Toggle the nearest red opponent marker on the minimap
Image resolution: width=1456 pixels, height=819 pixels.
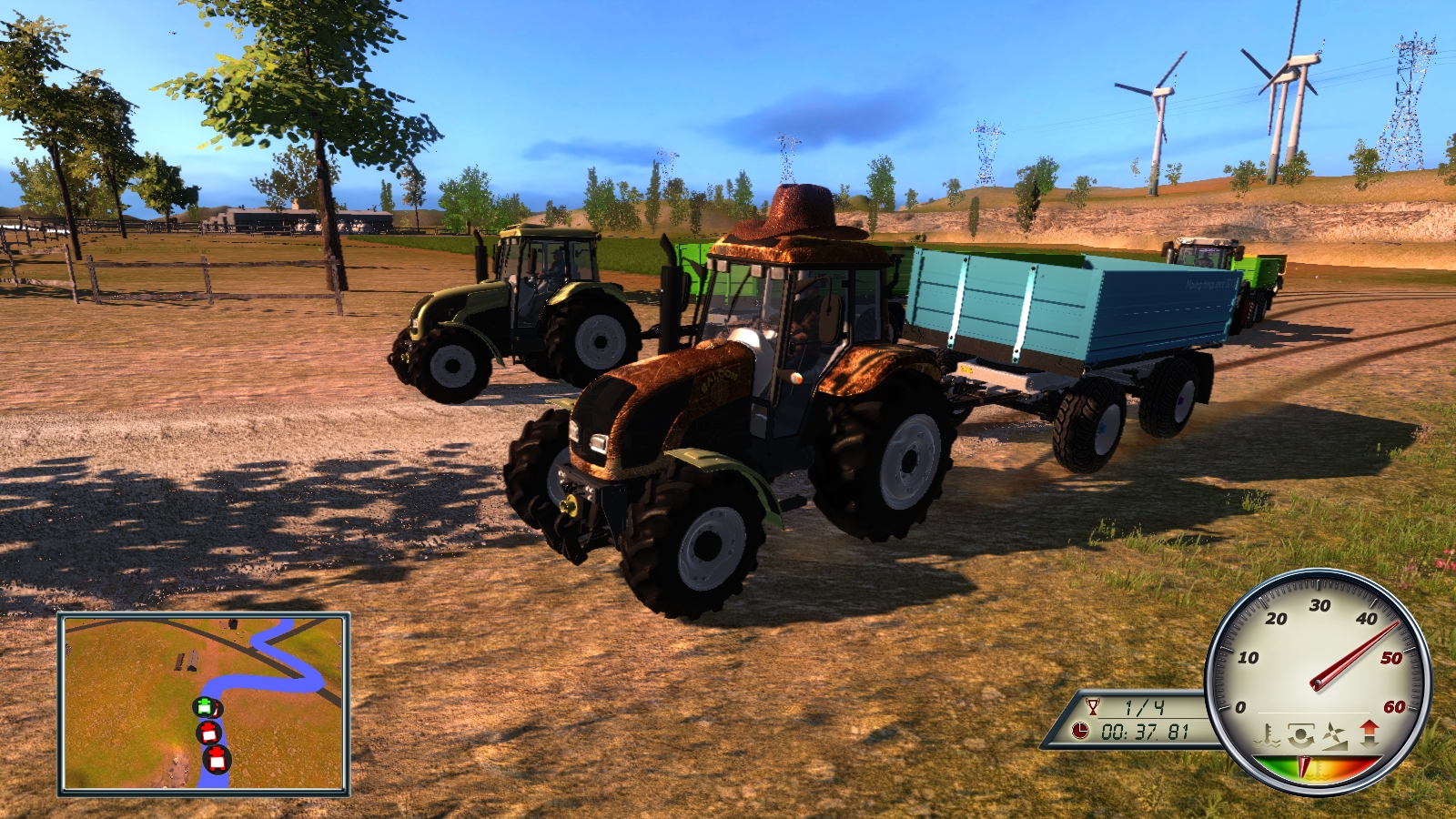(208, 733)
